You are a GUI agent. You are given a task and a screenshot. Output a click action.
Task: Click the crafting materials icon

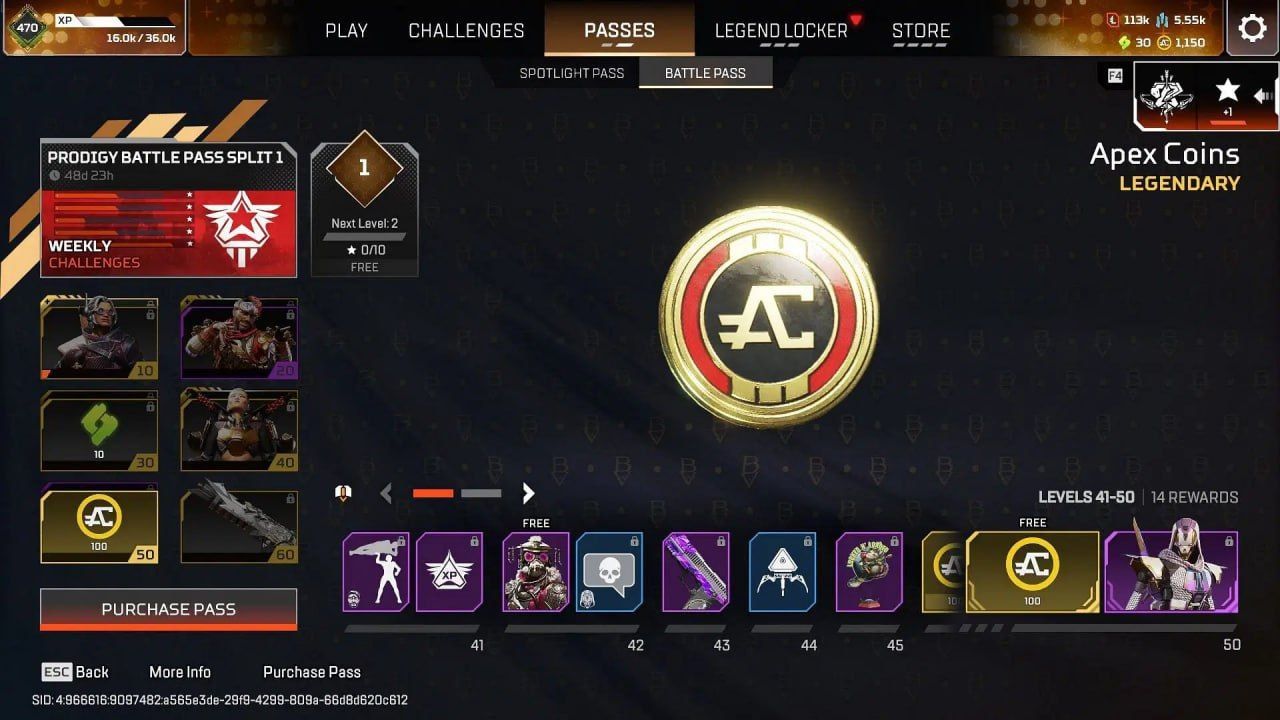(1163, 20)
